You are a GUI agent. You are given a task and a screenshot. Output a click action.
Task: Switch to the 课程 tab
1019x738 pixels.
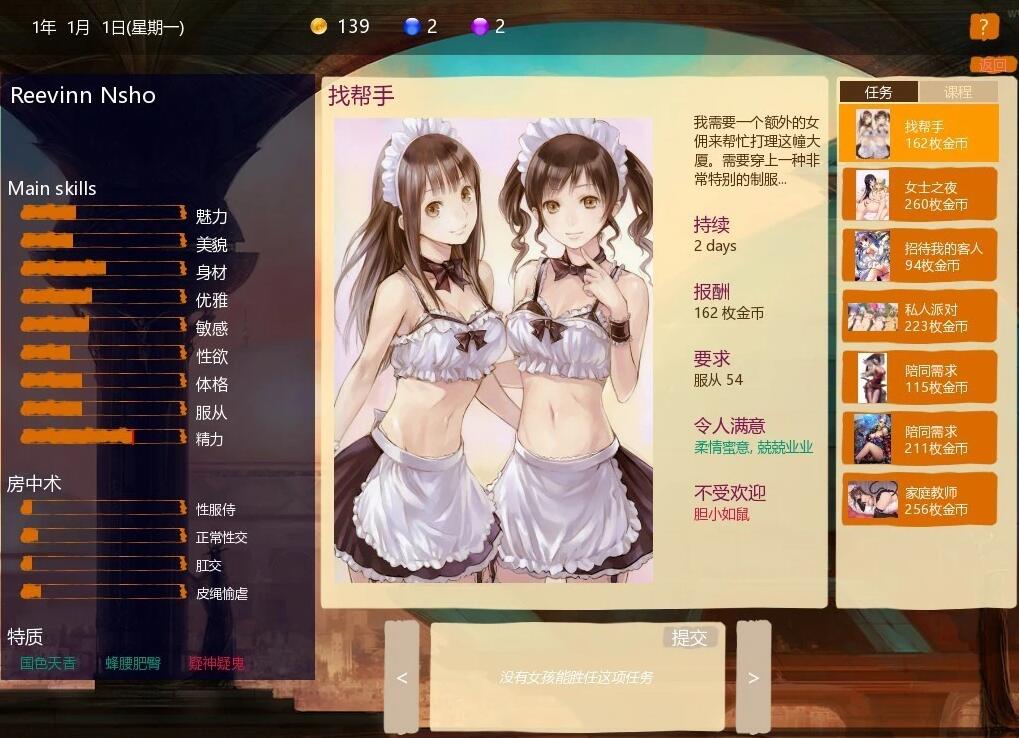(x=958, y=92)
